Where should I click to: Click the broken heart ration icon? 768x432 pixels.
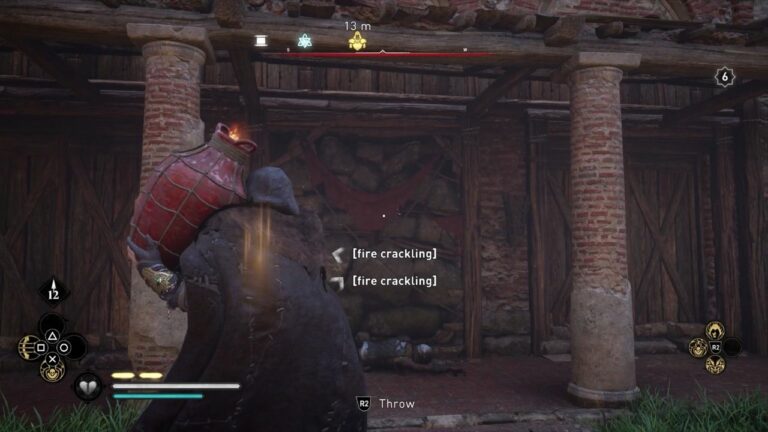[x=88, y=386]
